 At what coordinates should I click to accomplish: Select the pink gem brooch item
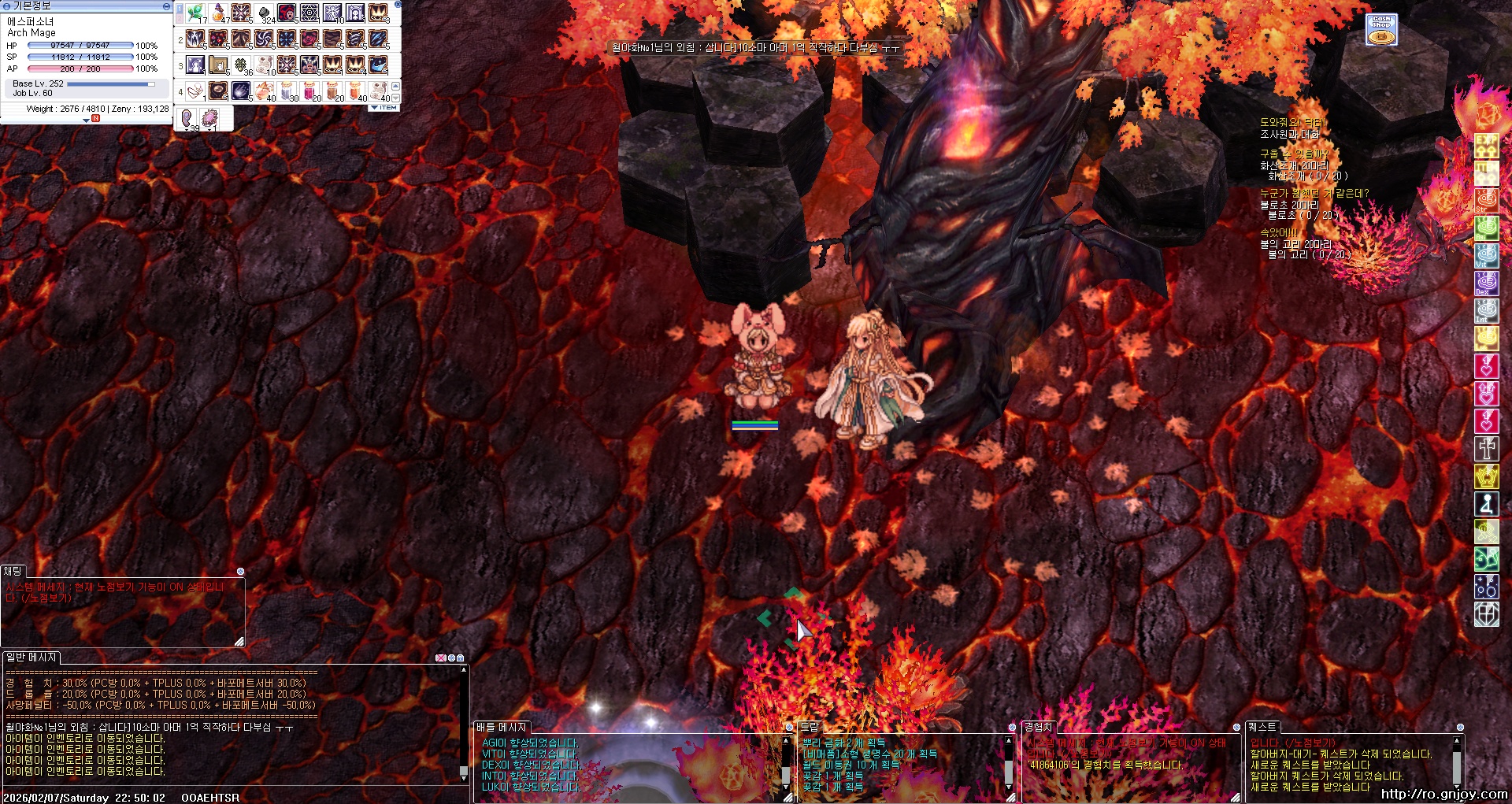click(209, 118)
